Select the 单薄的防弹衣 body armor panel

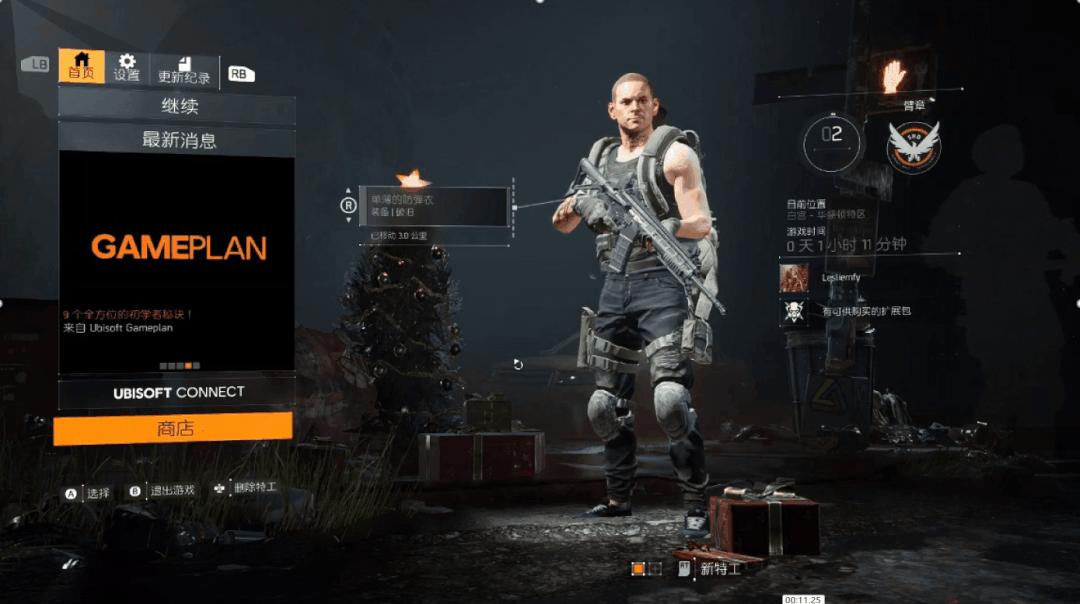click(436, 206)
